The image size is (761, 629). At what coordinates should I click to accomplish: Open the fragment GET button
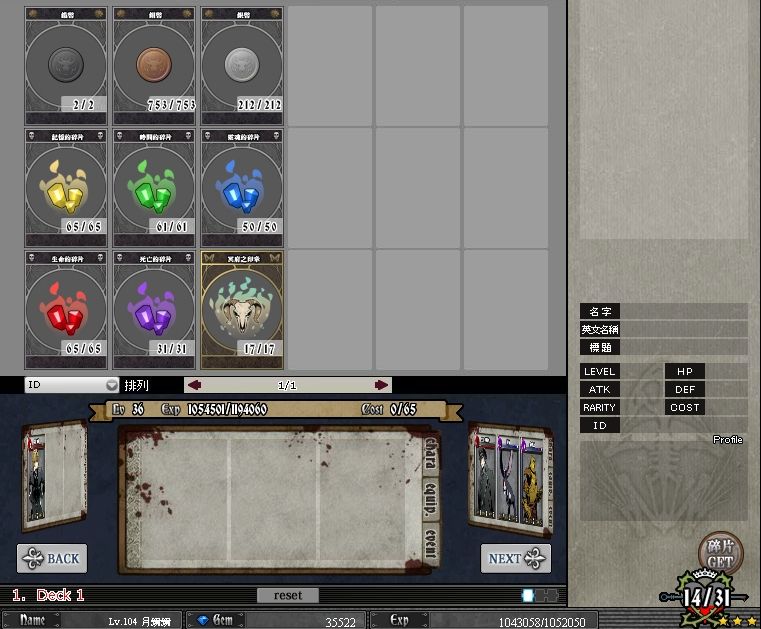click(718, 554)
